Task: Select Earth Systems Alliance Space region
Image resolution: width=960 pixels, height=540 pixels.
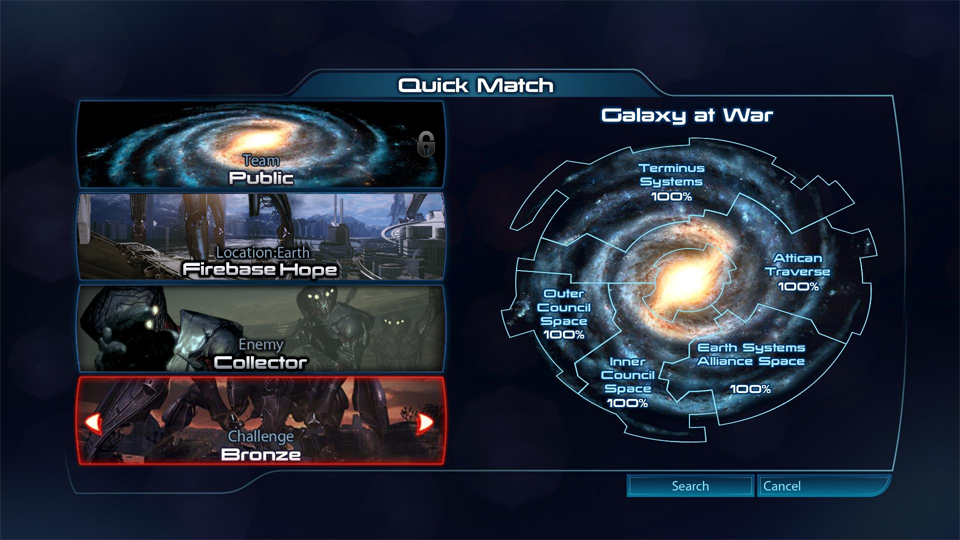Action: 750,367
